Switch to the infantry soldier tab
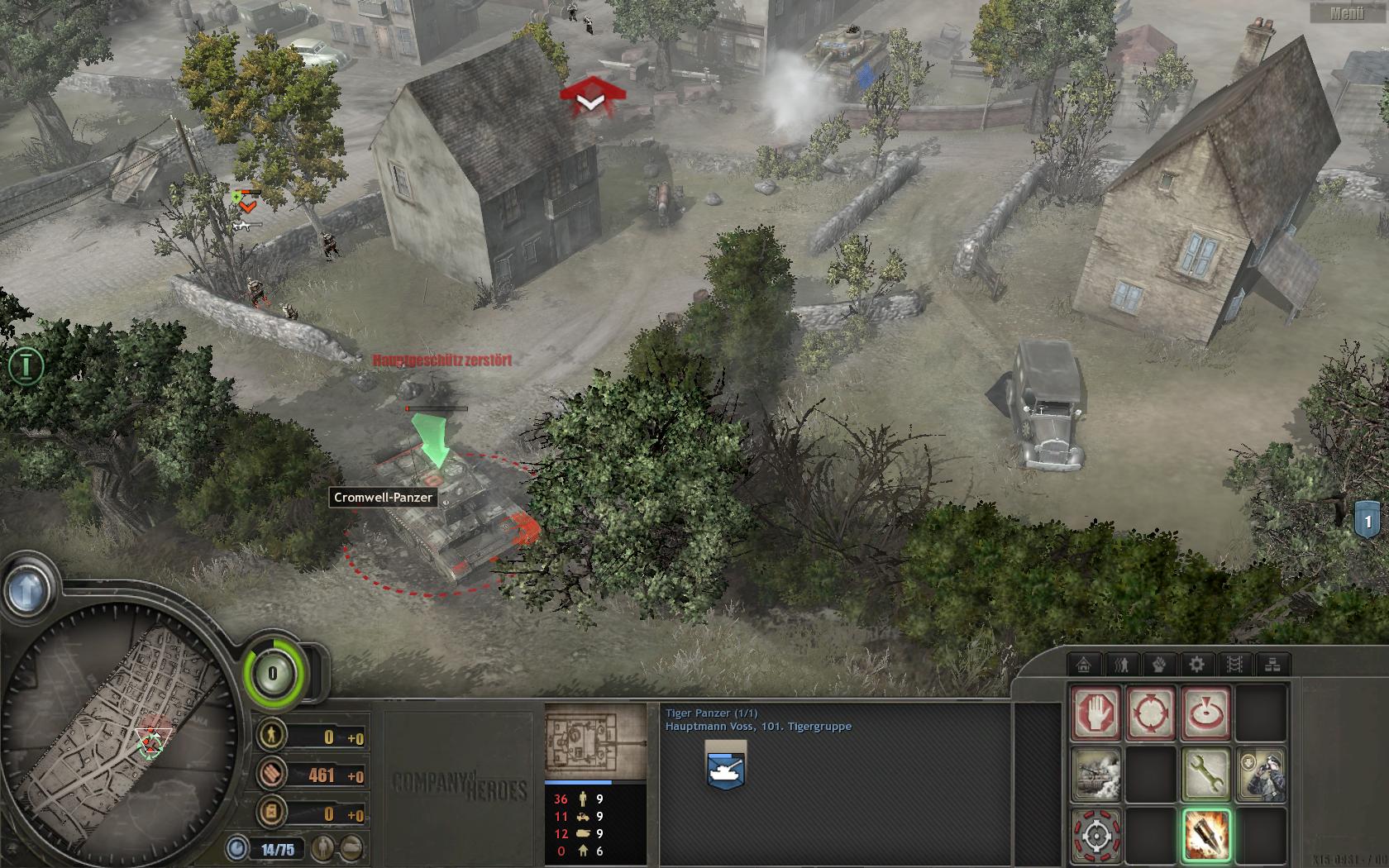 pyautogui.click(x=1122, y=664)
